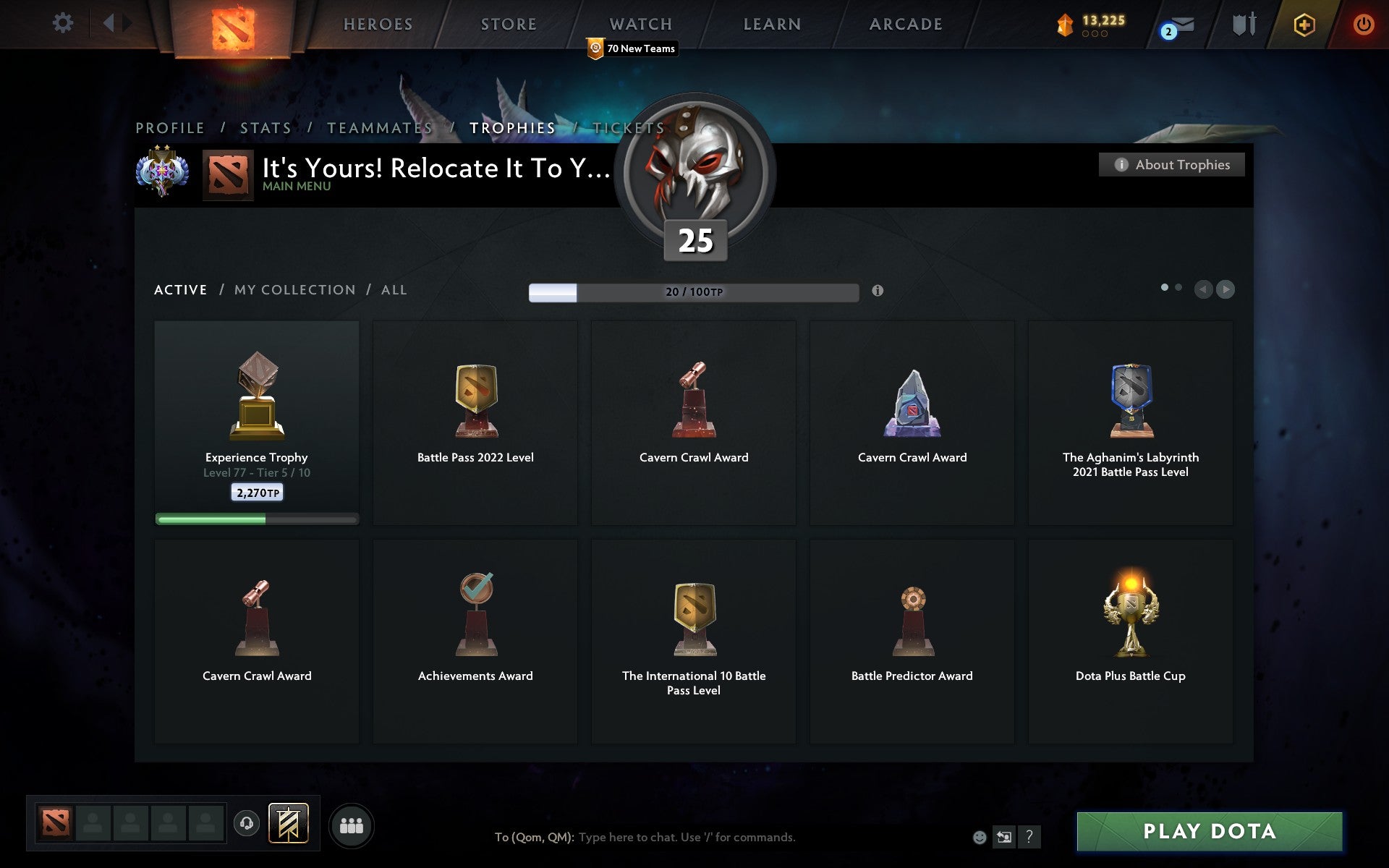Open the ARCADE menu
This screenshot has height=868, width=1389.
(905, 23)
